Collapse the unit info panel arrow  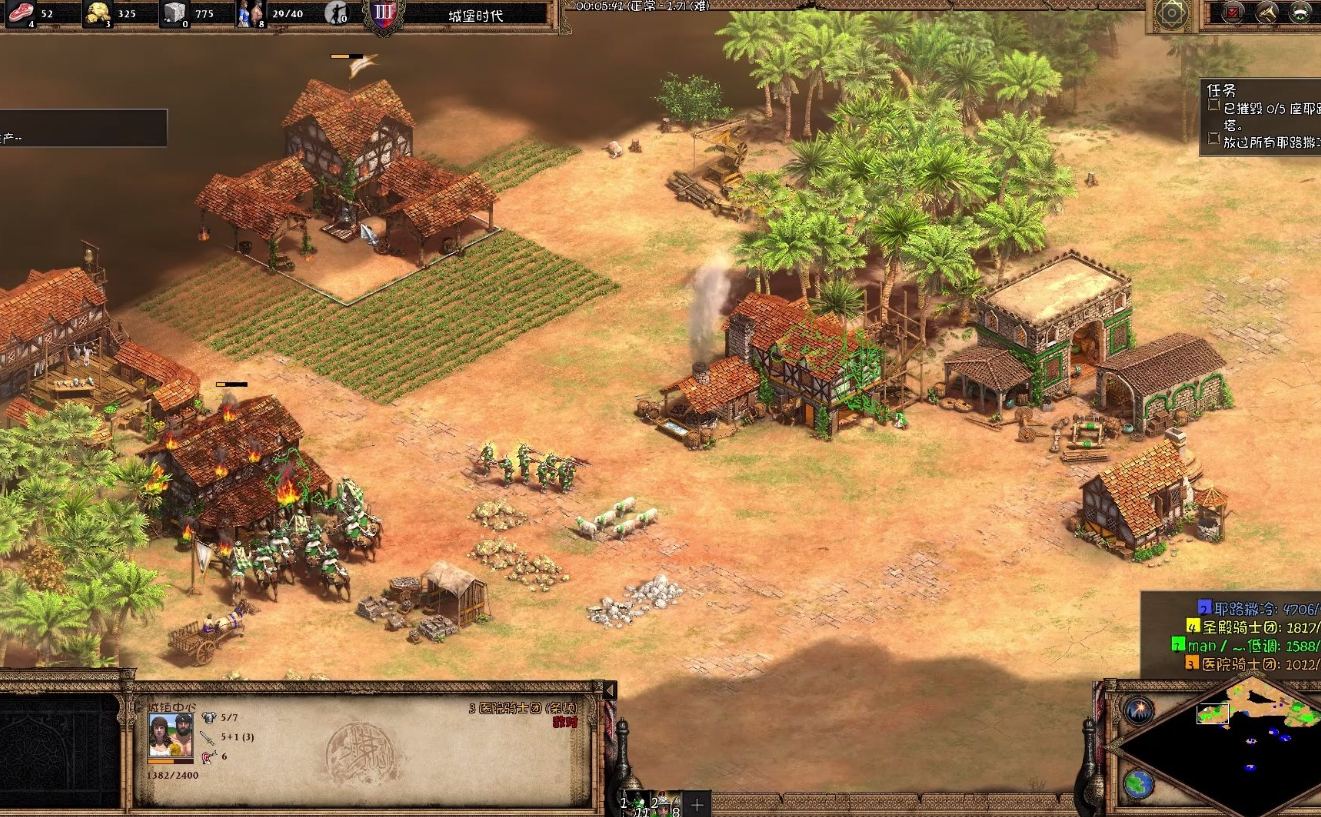click(x=608, y=691)
